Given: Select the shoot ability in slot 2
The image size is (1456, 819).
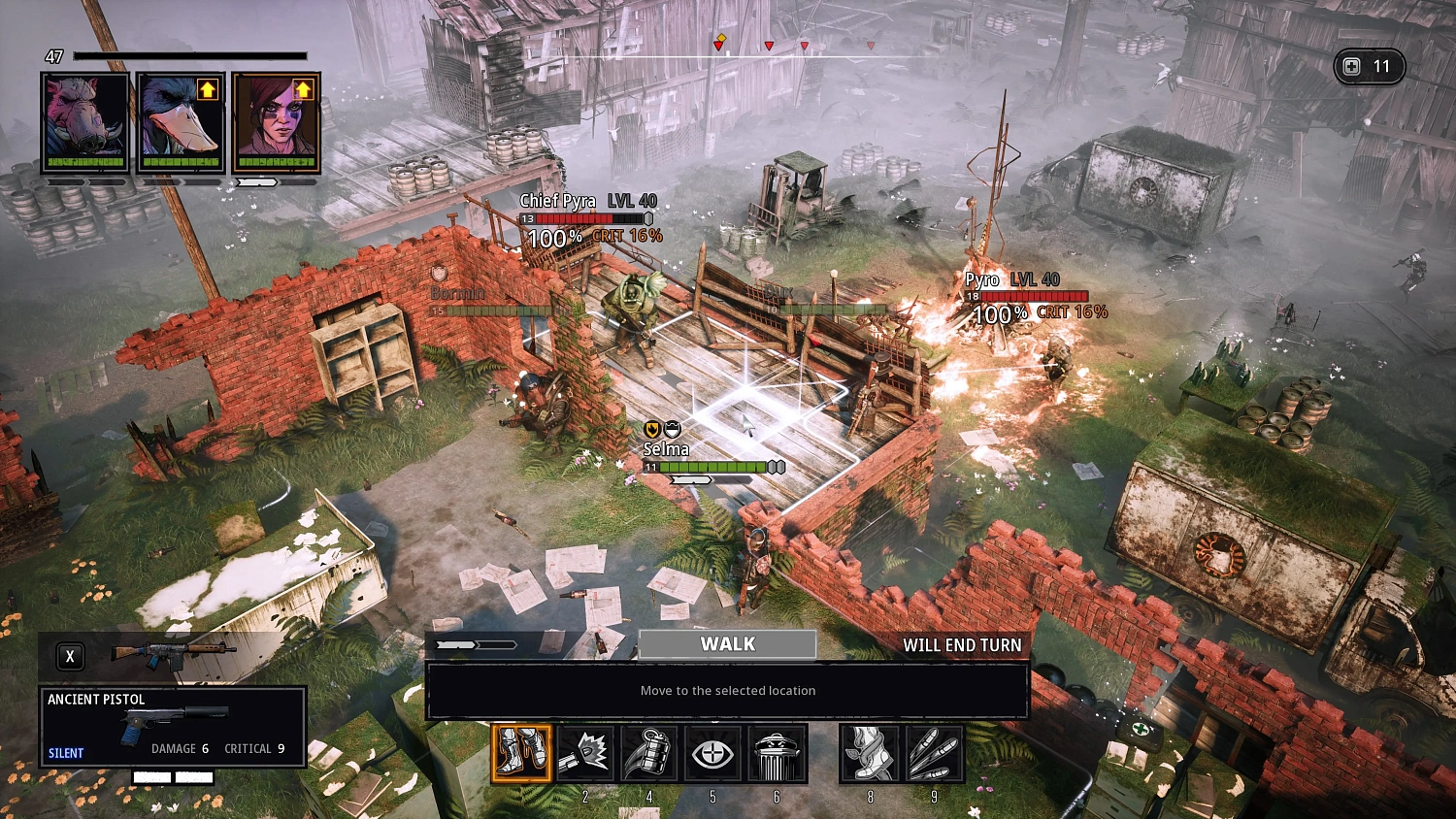Looking at the screenshot, I should pyautogui.click(x=584, y=754).
